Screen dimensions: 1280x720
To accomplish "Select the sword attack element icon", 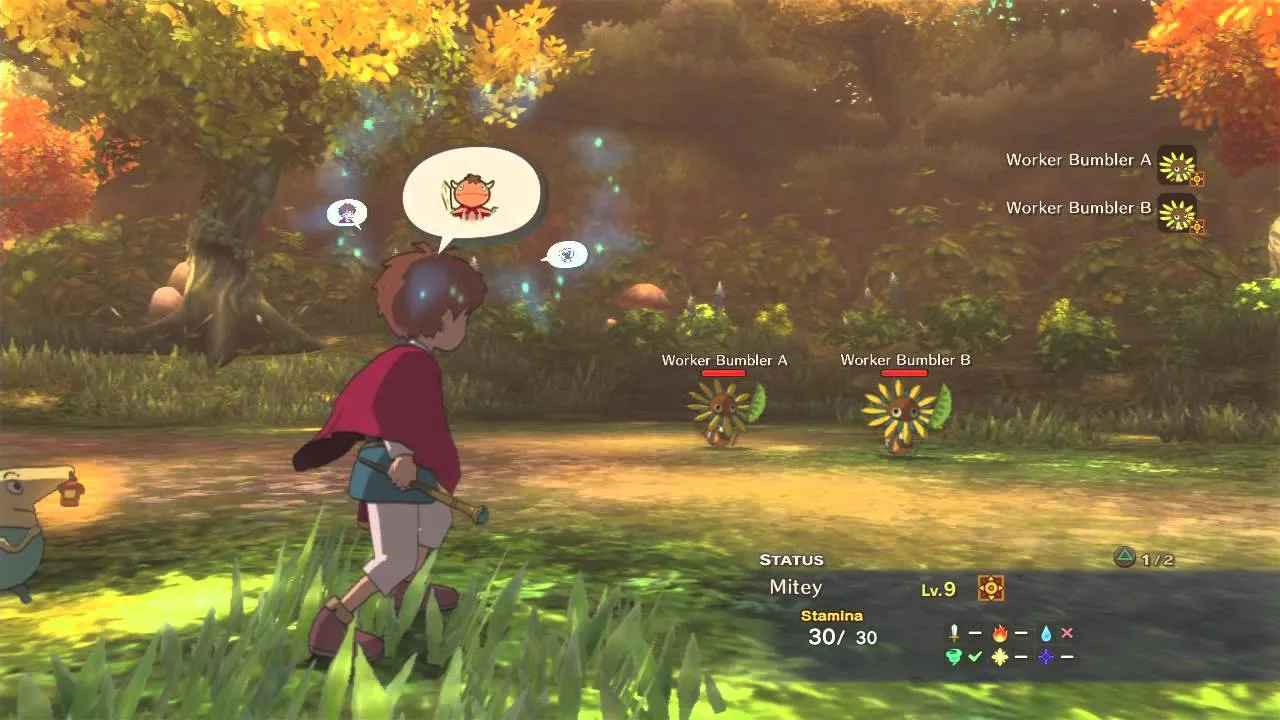I will pyautogui.click(x=954, y=633).
